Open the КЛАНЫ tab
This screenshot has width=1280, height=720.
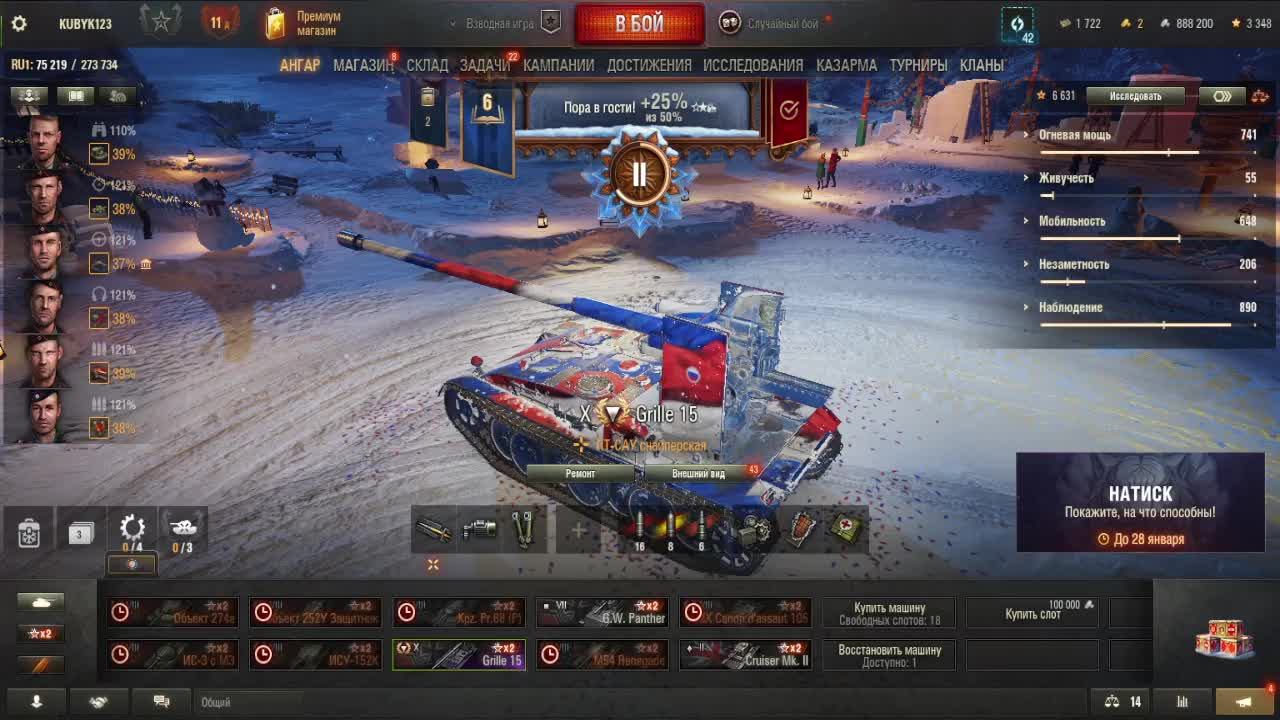pos(981,65)
